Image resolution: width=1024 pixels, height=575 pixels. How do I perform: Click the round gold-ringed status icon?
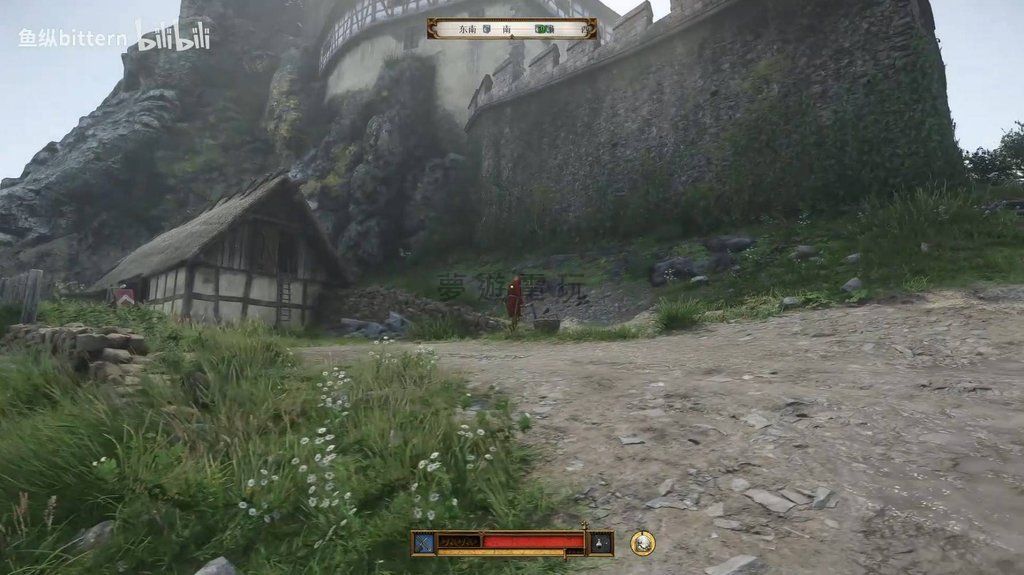click(x=643, y=543)
